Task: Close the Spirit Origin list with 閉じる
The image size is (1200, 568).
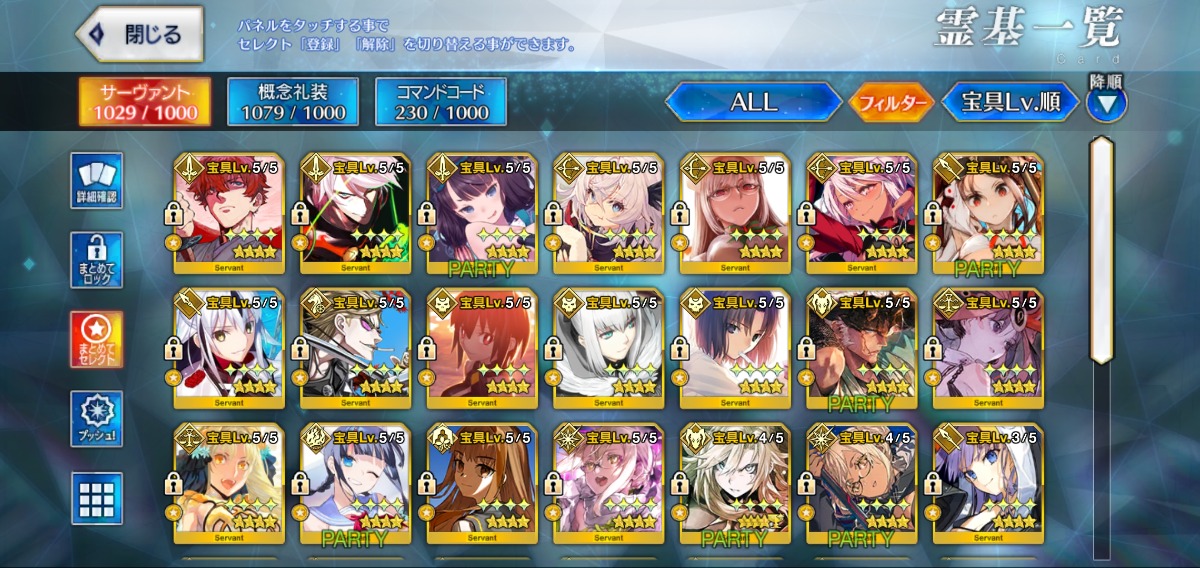Action: [x=140, y=34]
